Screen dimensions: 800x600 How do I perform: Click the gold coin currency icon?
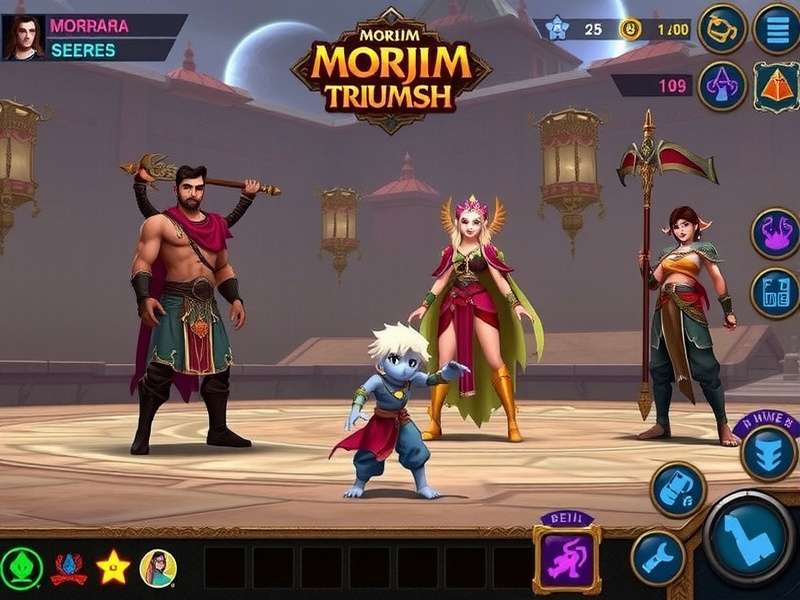click(x=629, y=29)
